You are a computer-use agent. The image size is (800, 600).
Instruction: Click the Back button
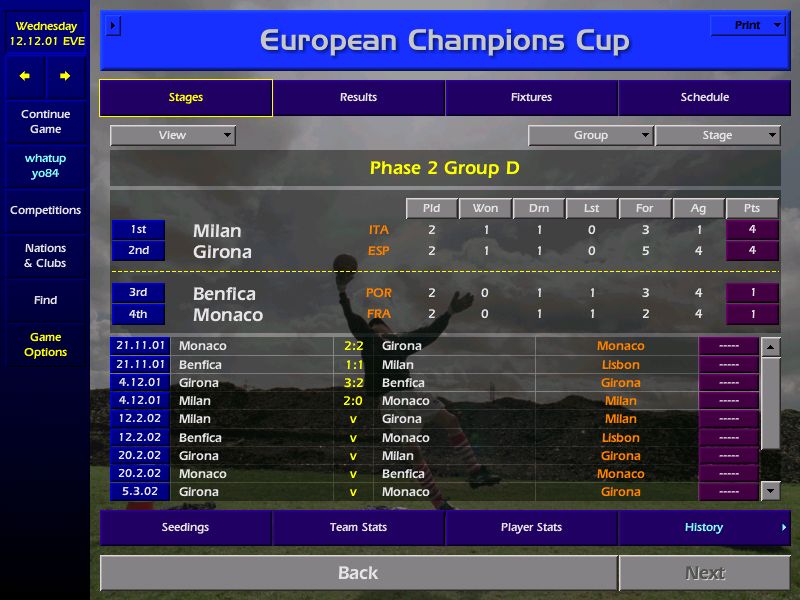coord(358,573)
